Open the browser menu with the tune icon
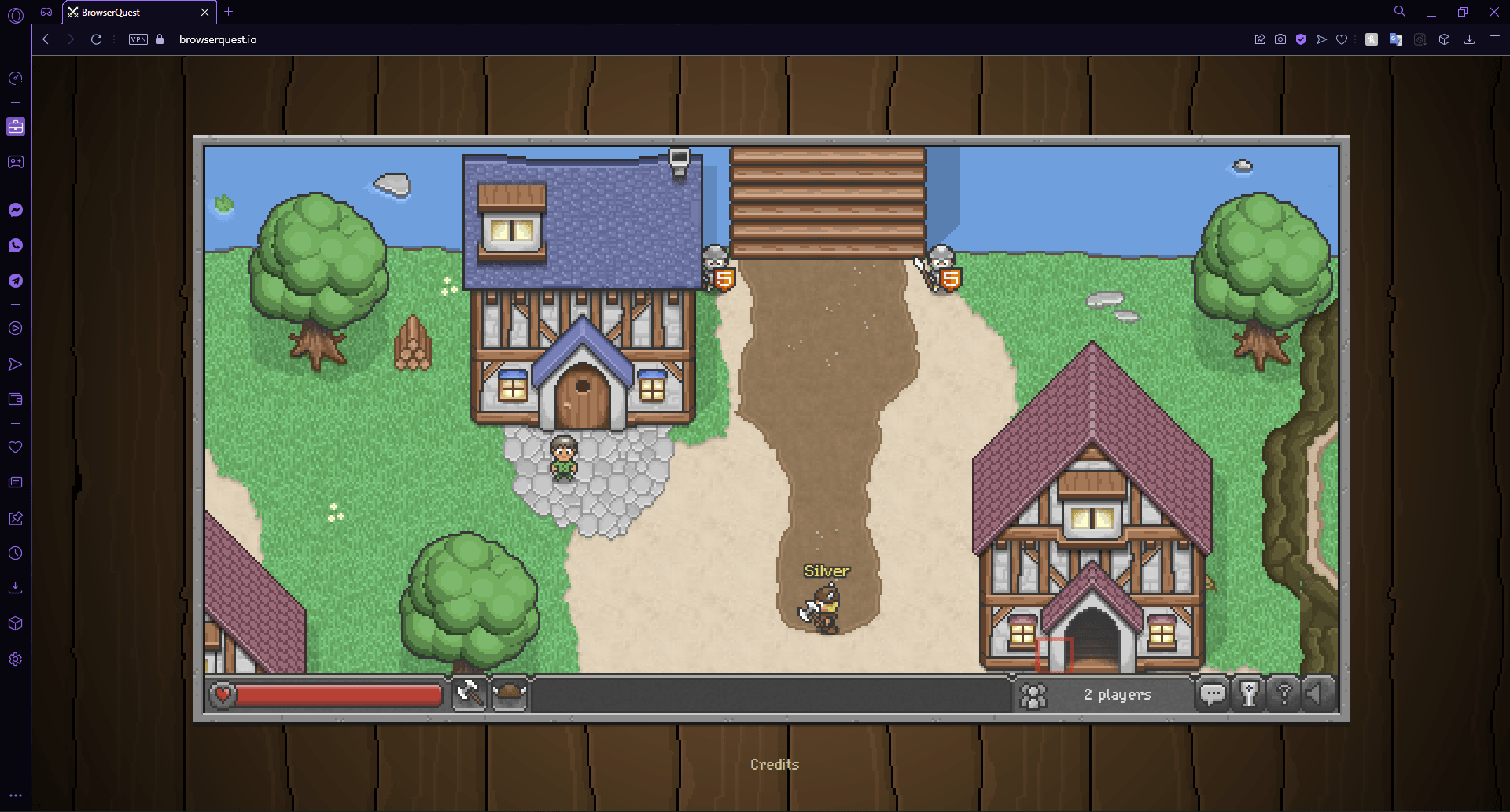Viewport: 1510px width, 812px height. point(1496,39)
